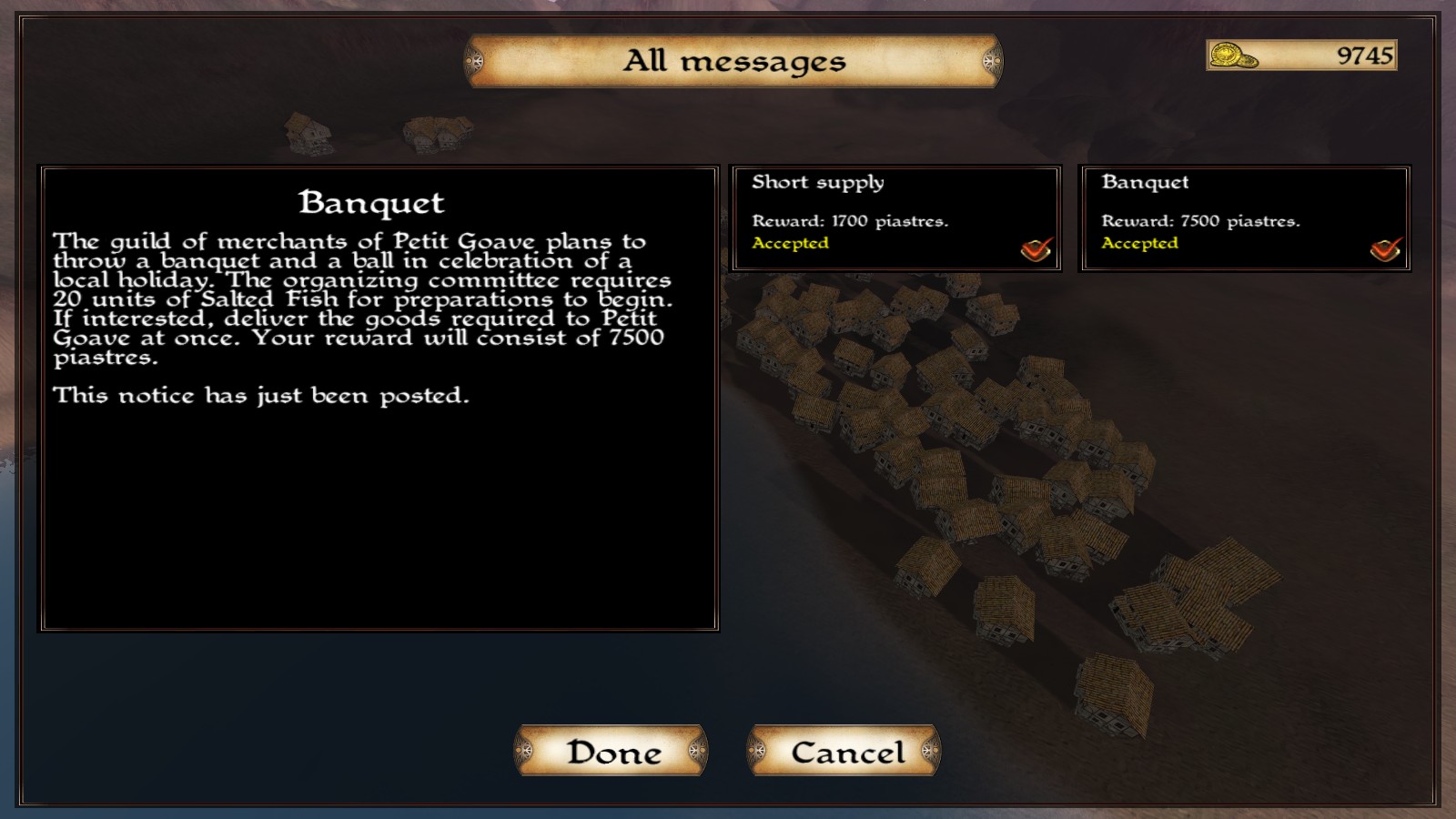The height and width of the screenshot is (819, 1456).
Task: Toggle the Banquet accepted checkmark
Action: point(1385,248)
